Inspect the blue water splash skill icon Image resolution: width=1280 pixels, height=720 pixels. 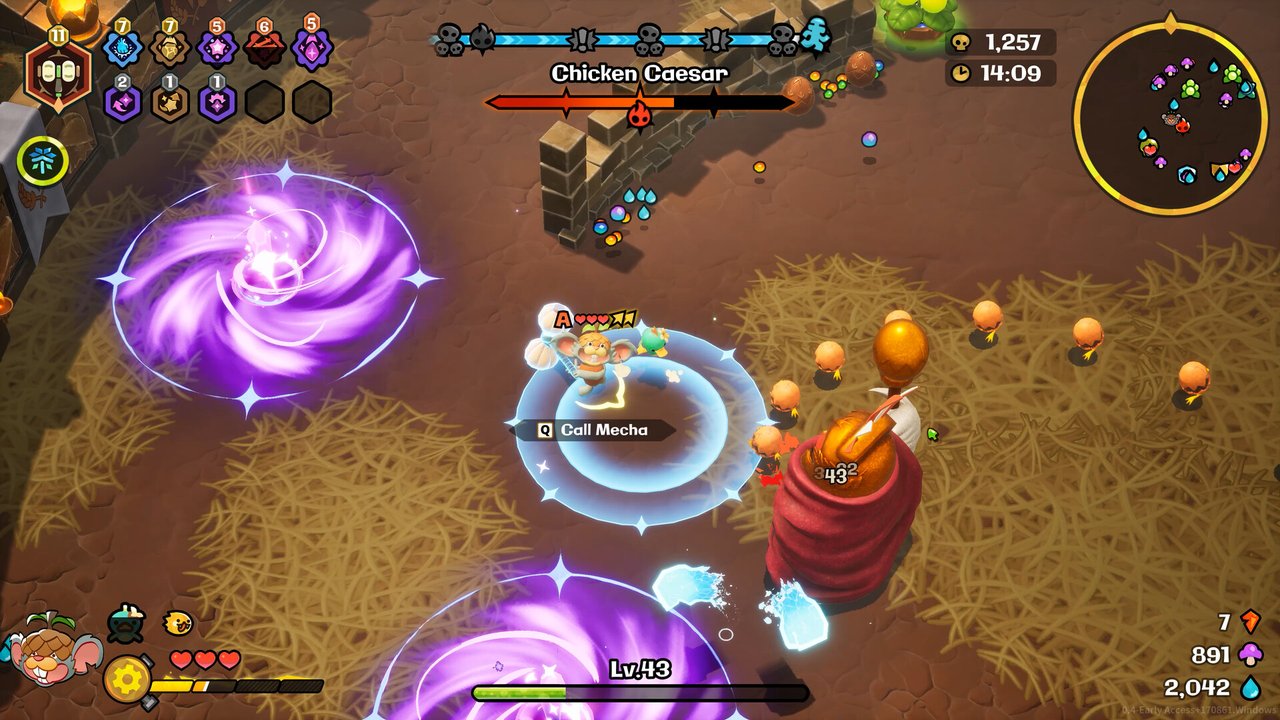pos(123,48)
